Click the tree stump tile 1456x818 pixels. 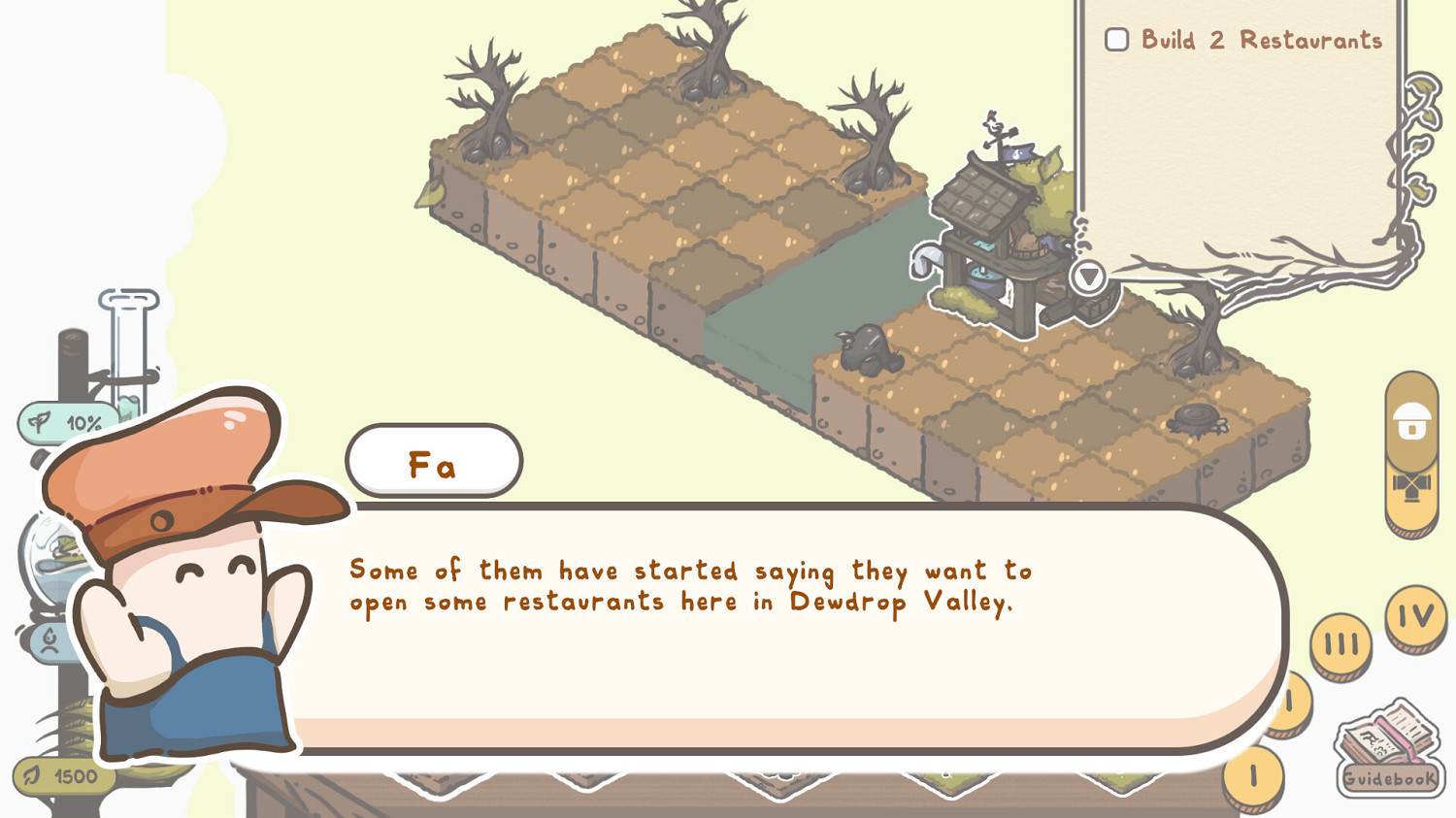tap(1198, 419)
